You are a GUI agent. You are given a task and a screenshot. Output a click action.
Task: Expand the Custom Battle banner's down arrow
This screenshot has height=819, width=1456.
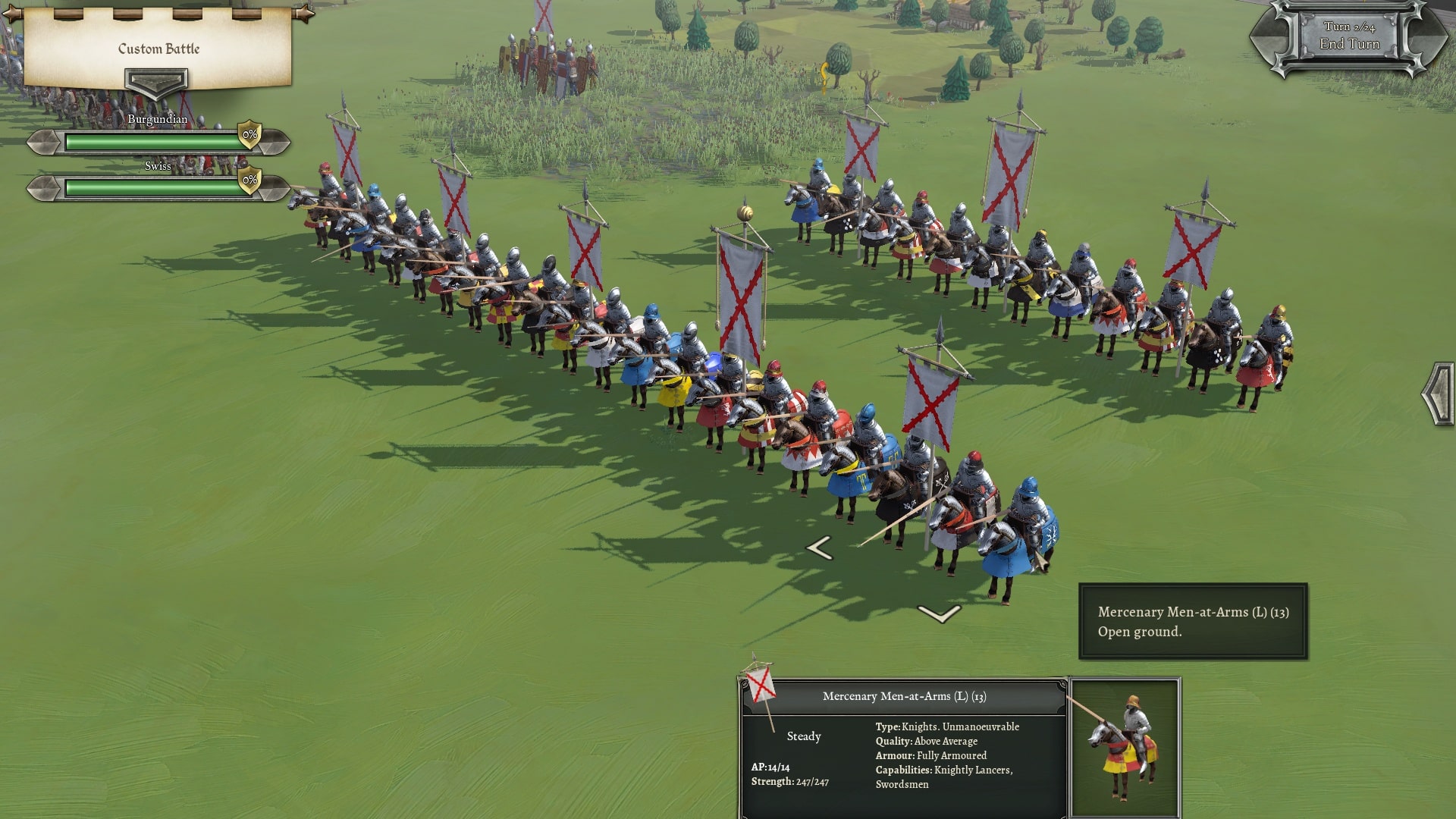tap(156, 82)
